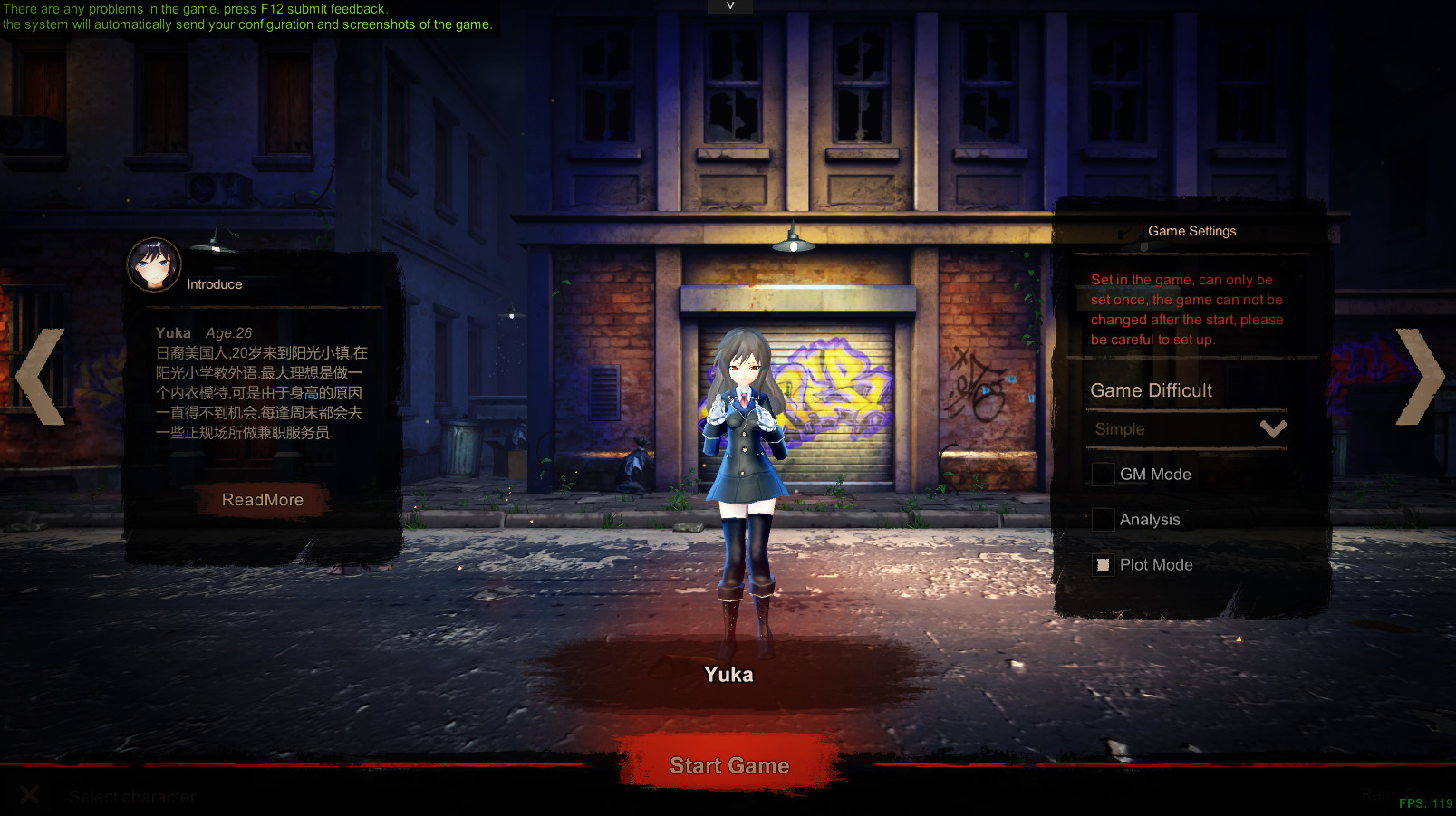Click the chevron arrow on the difficulty selector
Image resolution: width=1456 pixels, height=816 pixels.
tap(1273, 428)
